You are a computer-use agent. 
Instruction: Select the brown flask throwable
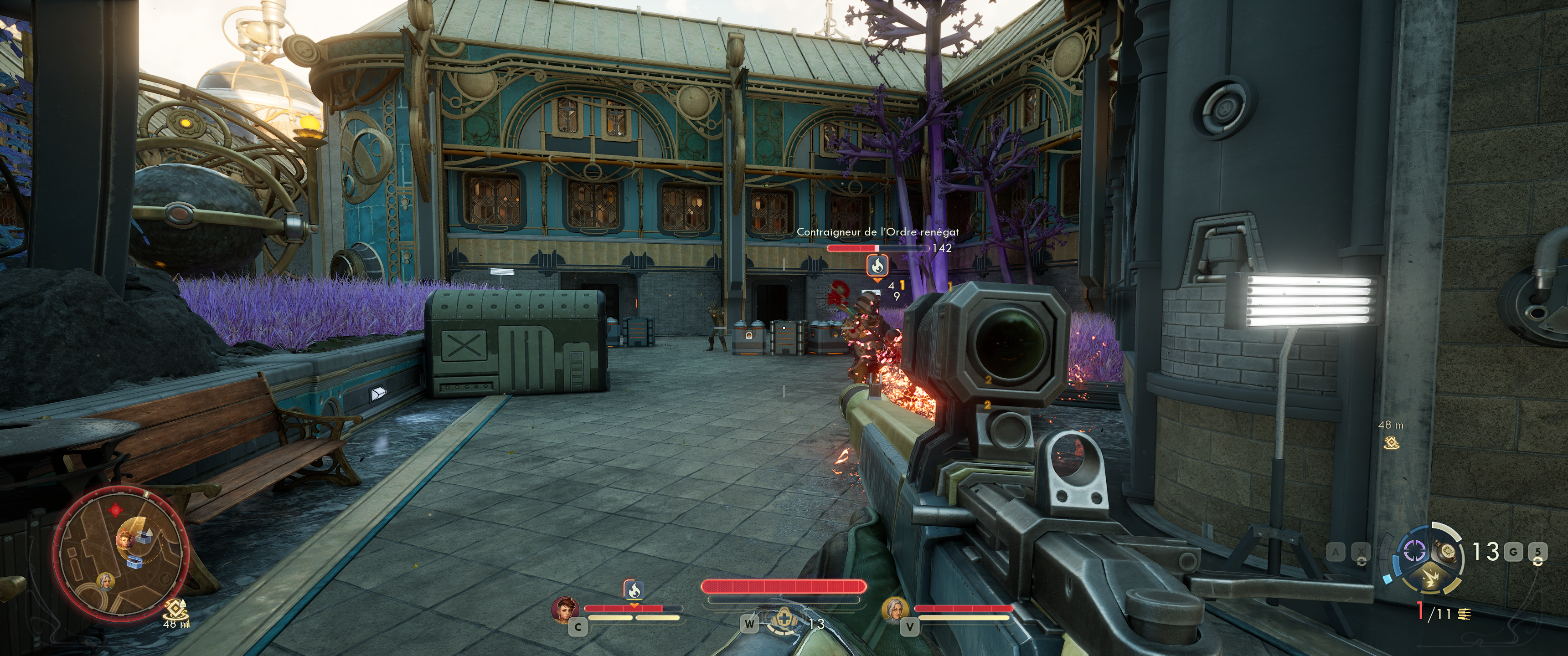1447,552
